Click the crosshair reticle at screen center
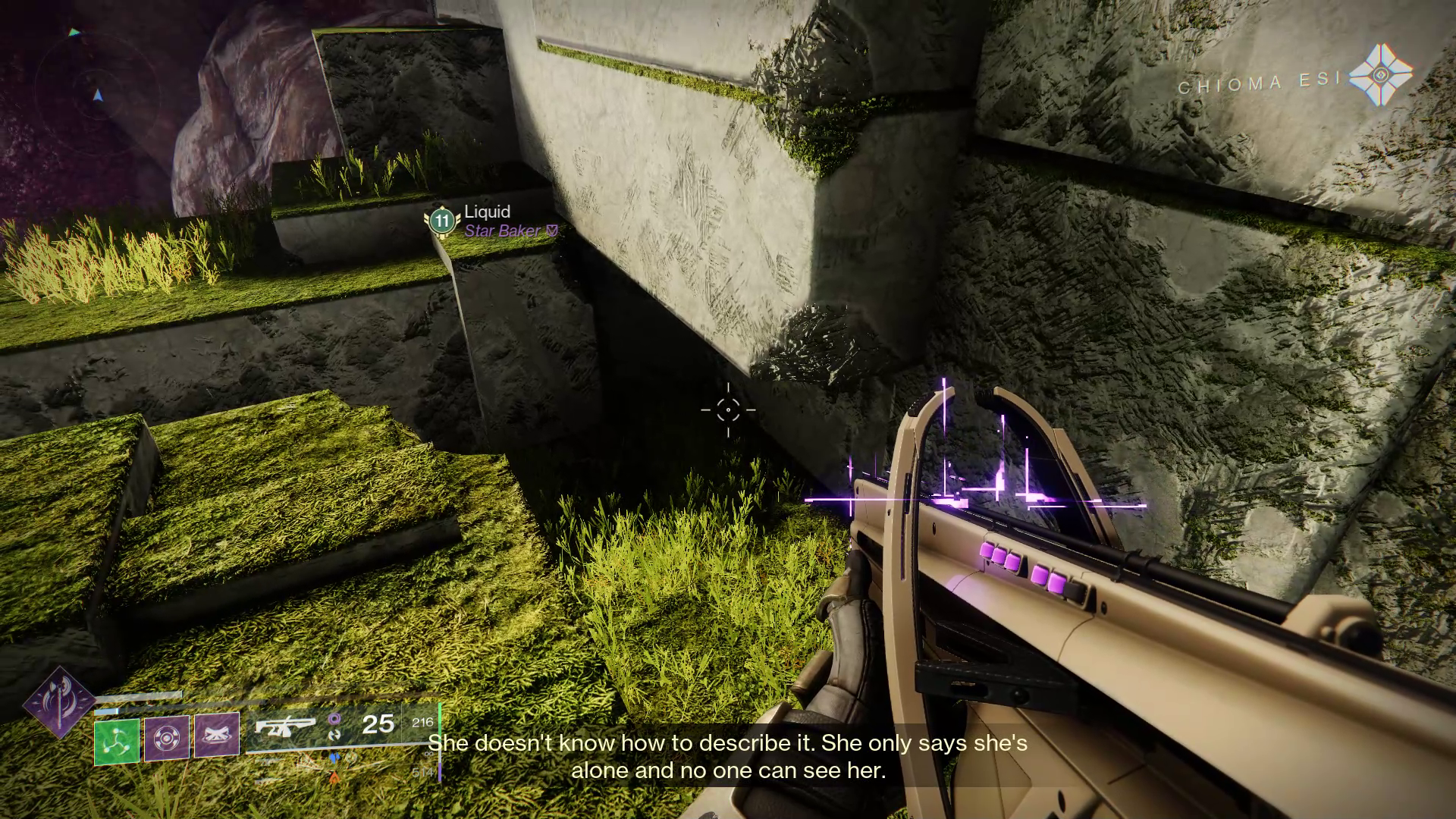Image resolution: width=1456 pixels, height=819 pixels. [728, 409]
